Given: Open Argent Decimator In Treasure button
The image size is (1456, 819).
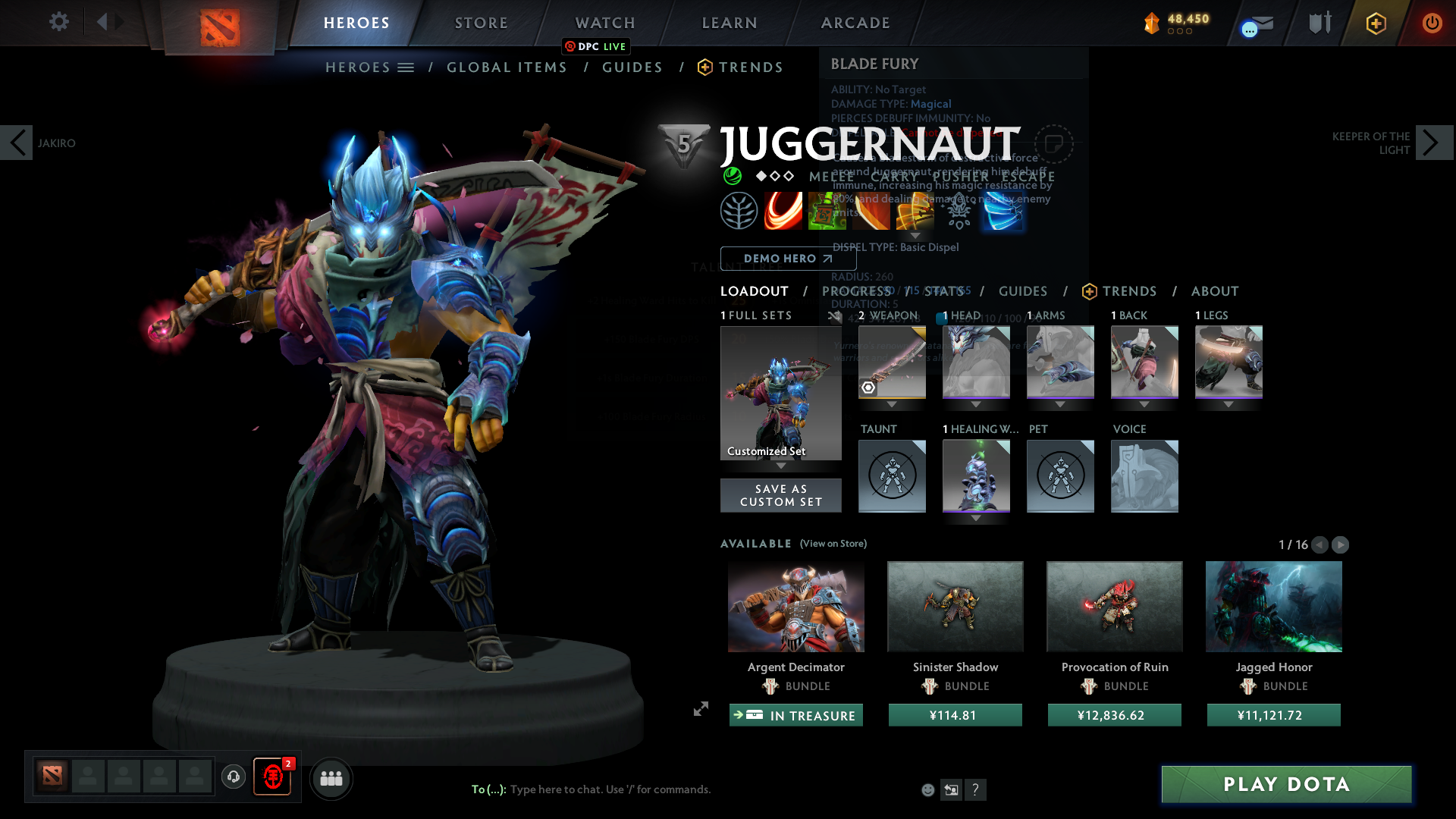Looking at the screenshot, I should coord(795,715).
